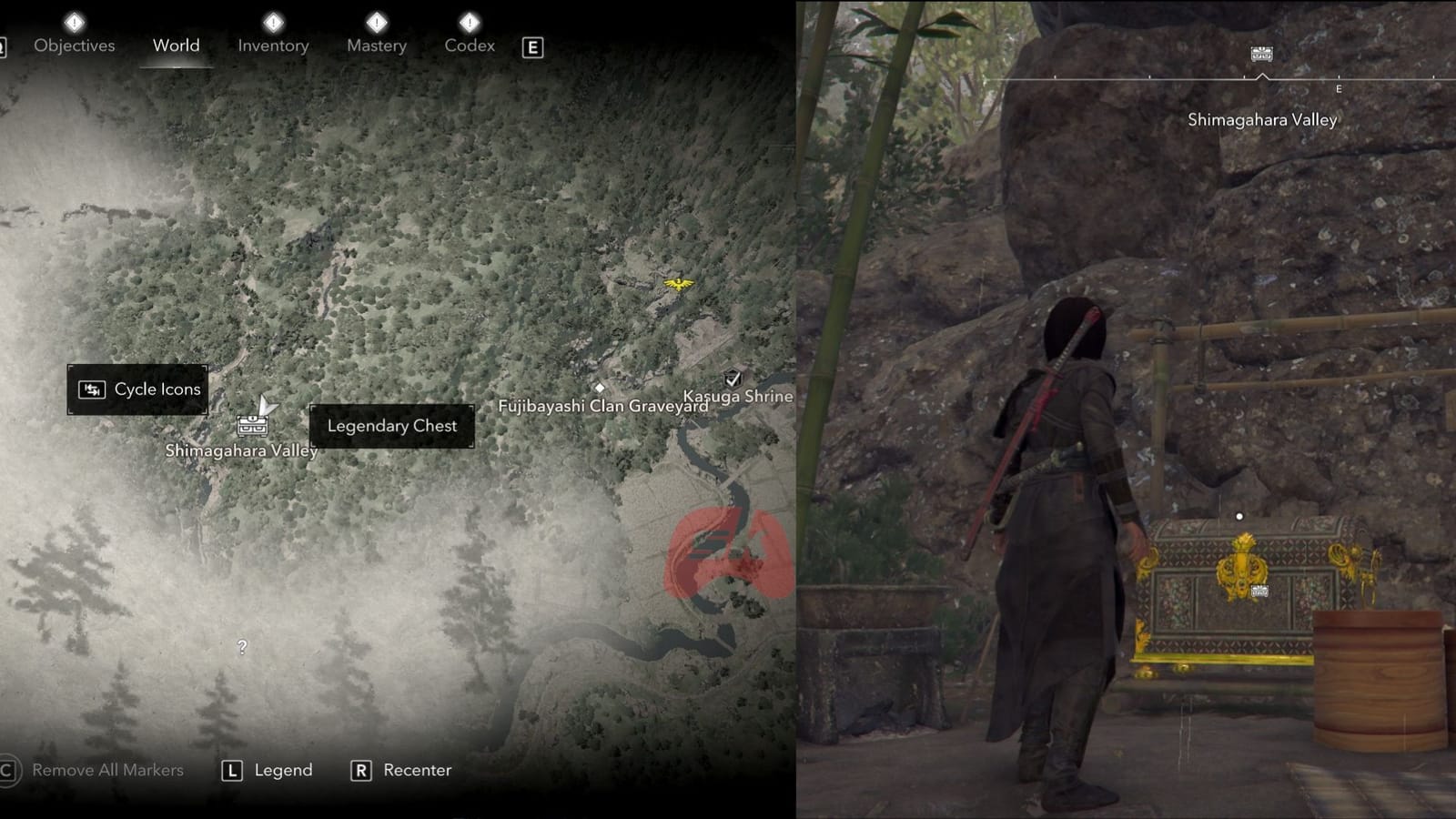This screenshot has height=819, width=1456.
Task: Expand the Legendary Chest tooltip label
Action: [391, 425]
